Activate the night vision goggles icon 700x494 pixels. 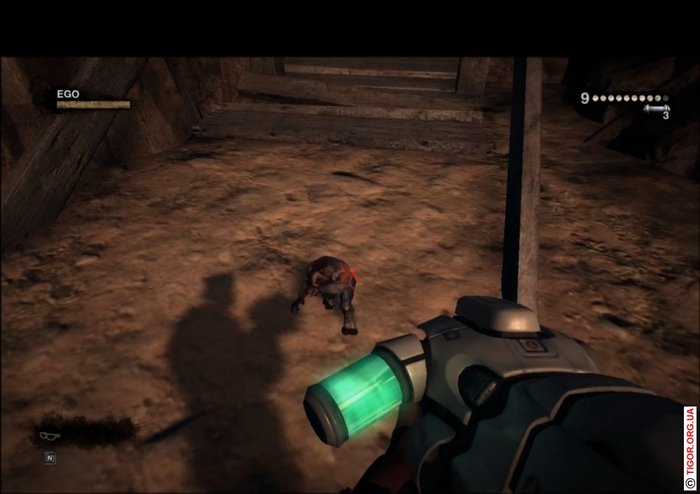[x=48, y=436]
